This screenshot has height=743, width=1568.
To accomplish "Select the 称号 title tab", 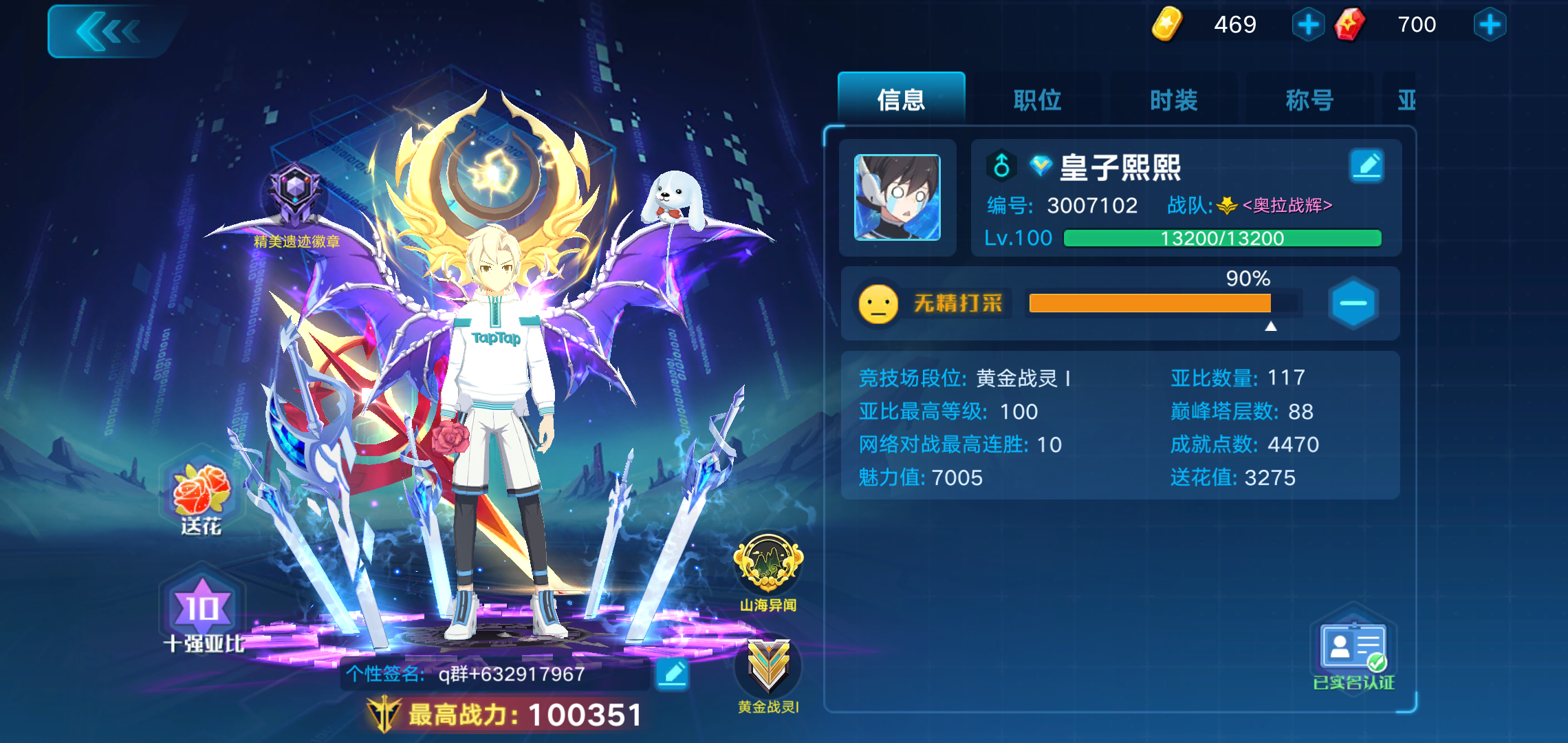I will click(x=1309, y=100).
